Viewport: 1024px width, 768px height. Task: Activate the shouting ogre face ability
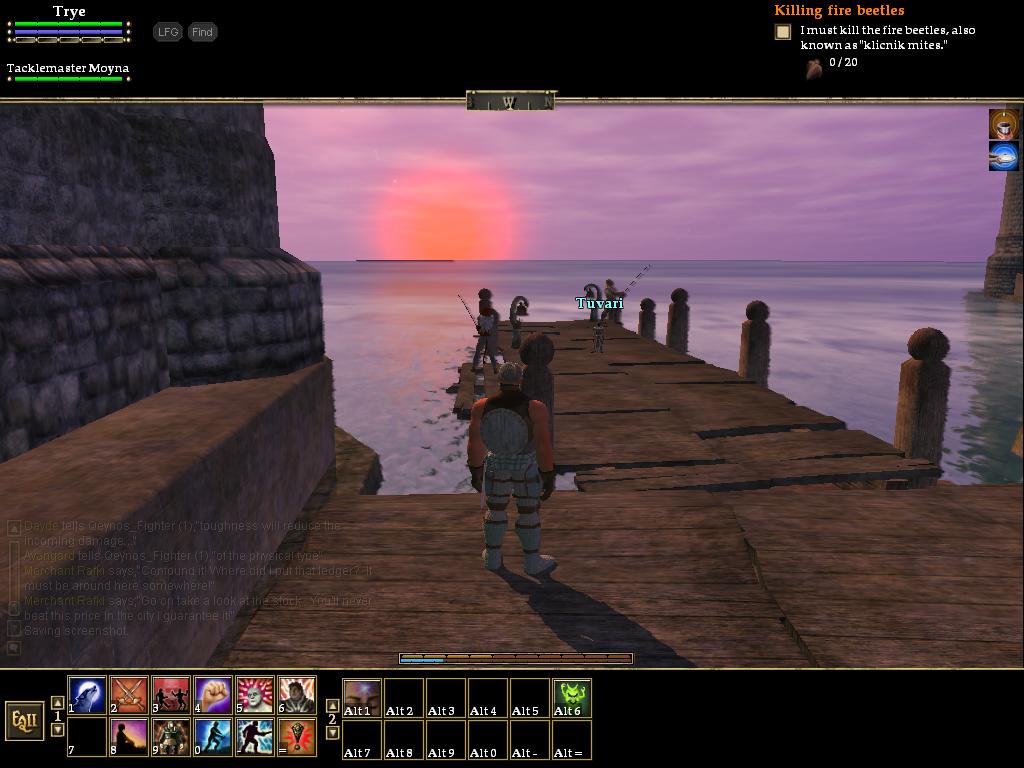256,695
